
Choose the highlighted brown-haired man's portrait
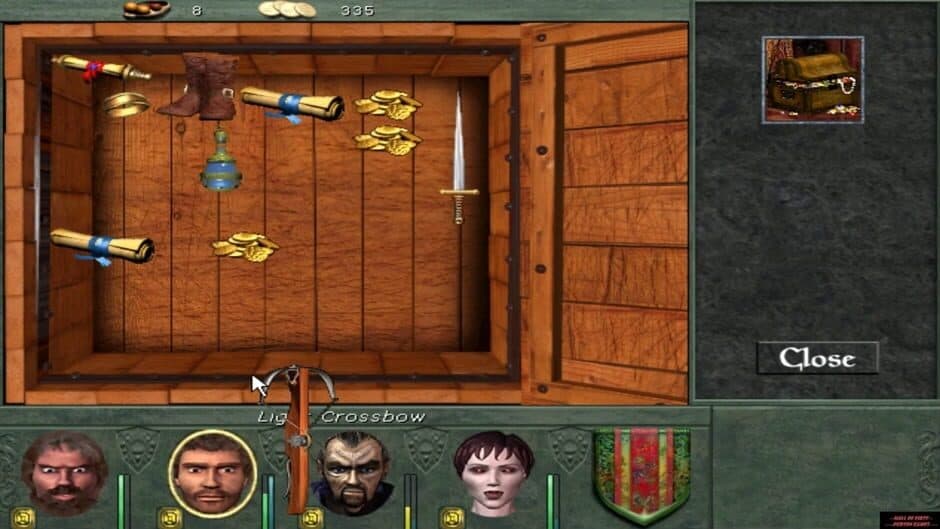click(212, 473)
